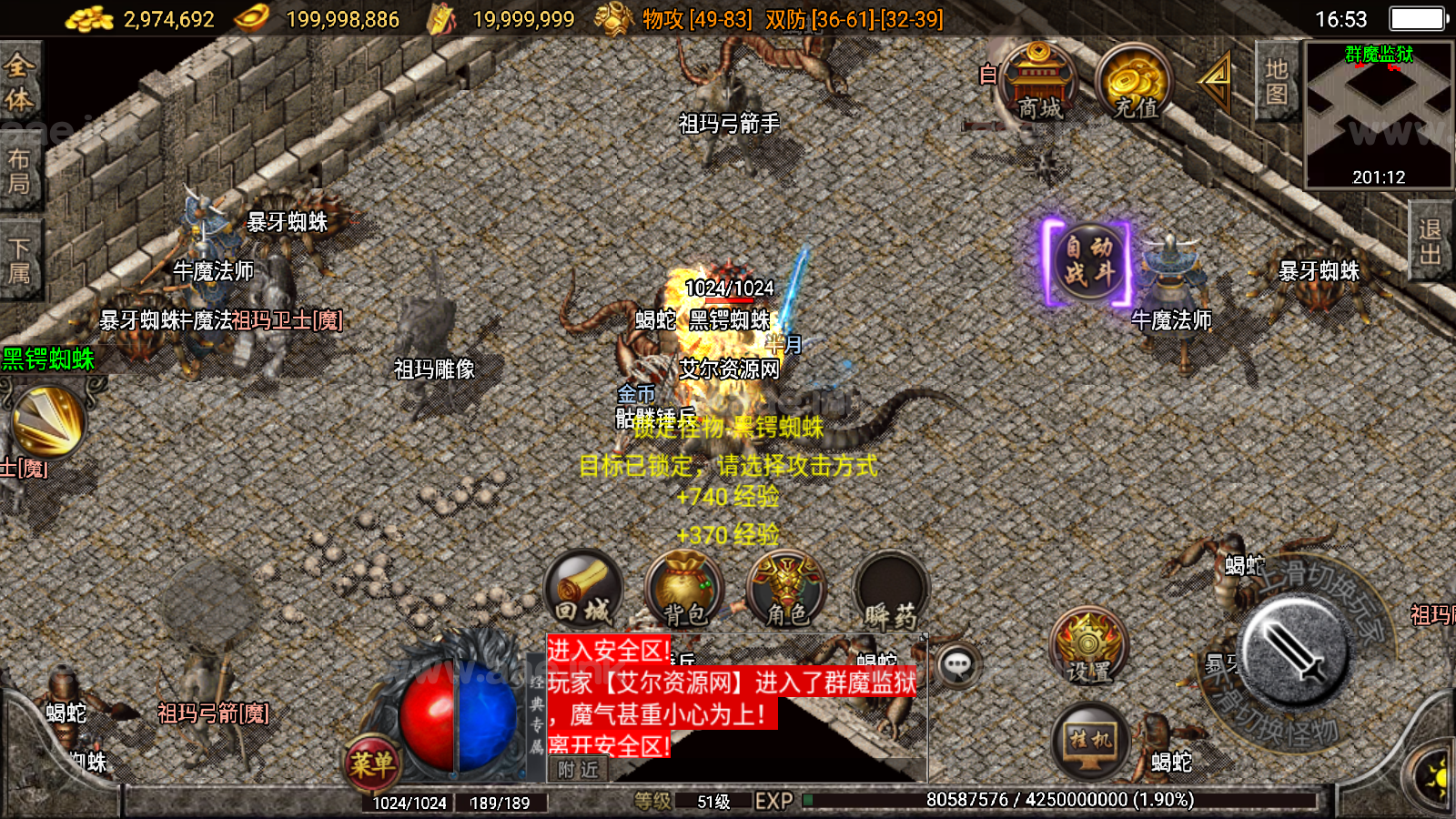Start 挂机 idle mode

1089,742
